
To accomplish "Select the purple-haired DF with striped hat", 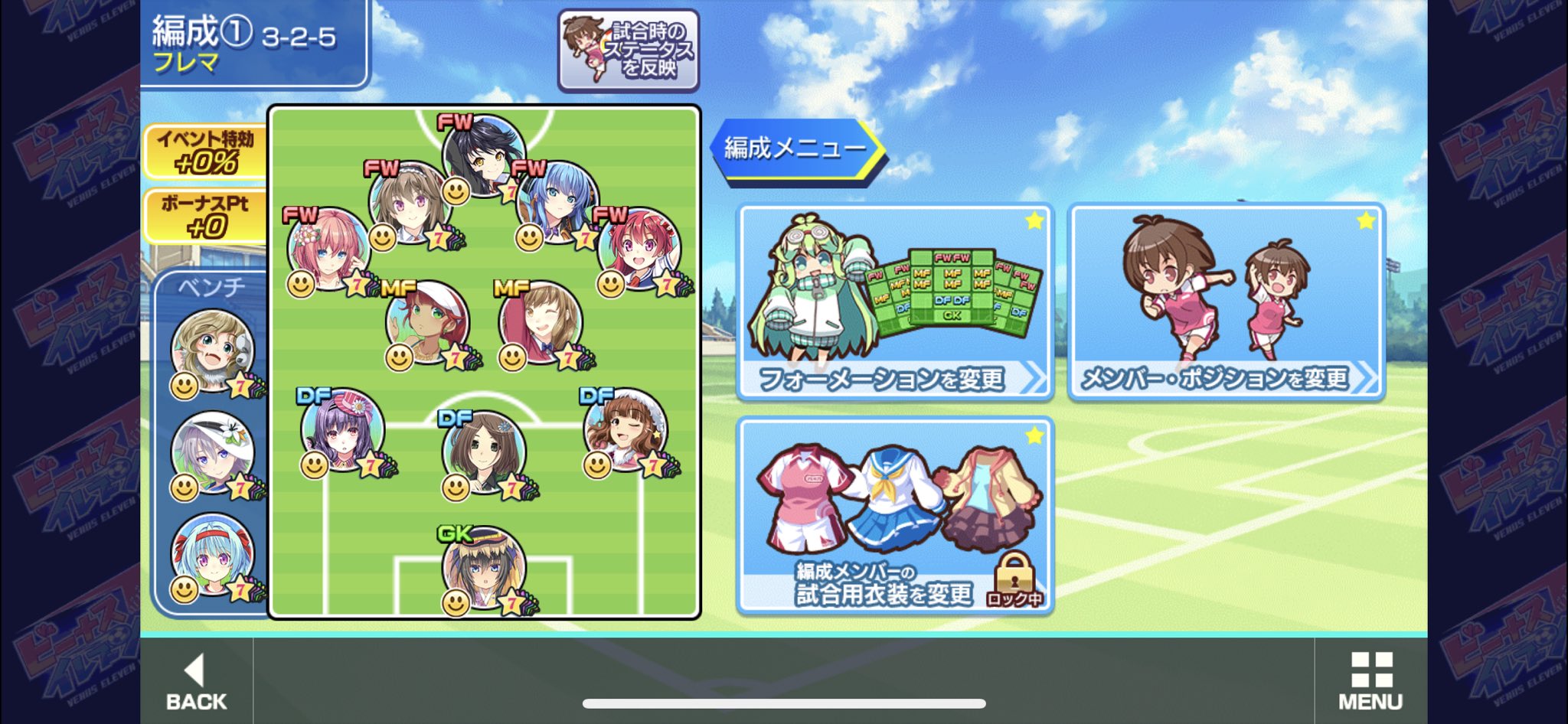I will [x=342, y=430].
